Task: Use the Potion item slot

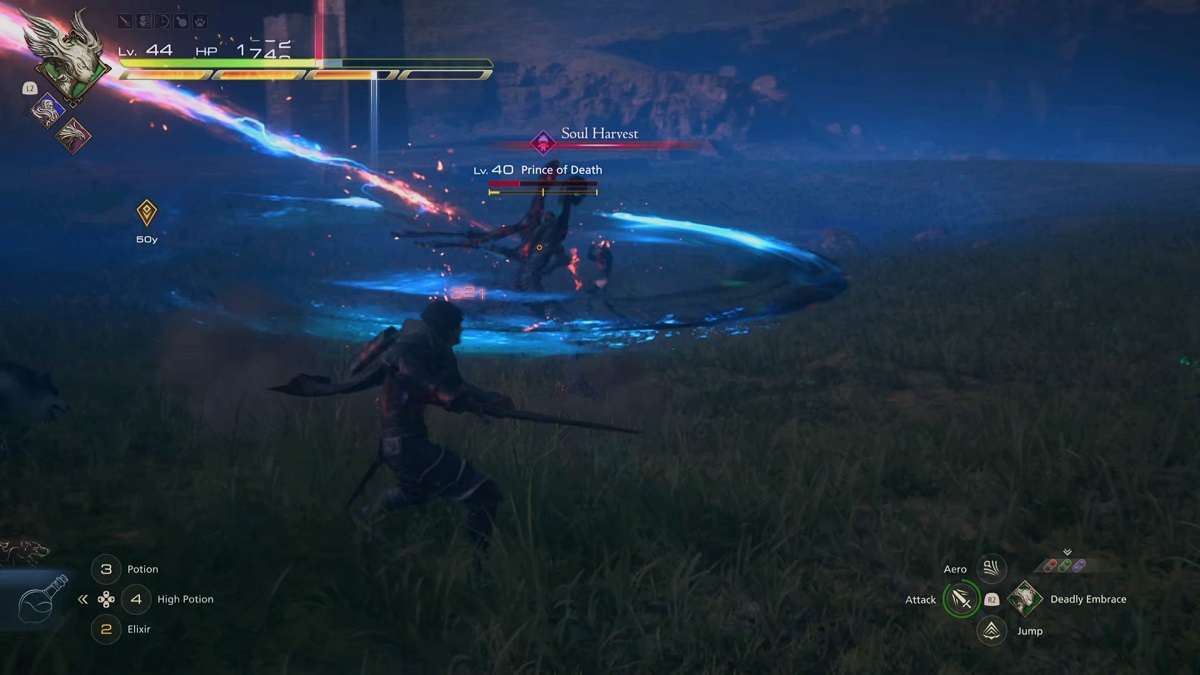Action: [106, 569]
